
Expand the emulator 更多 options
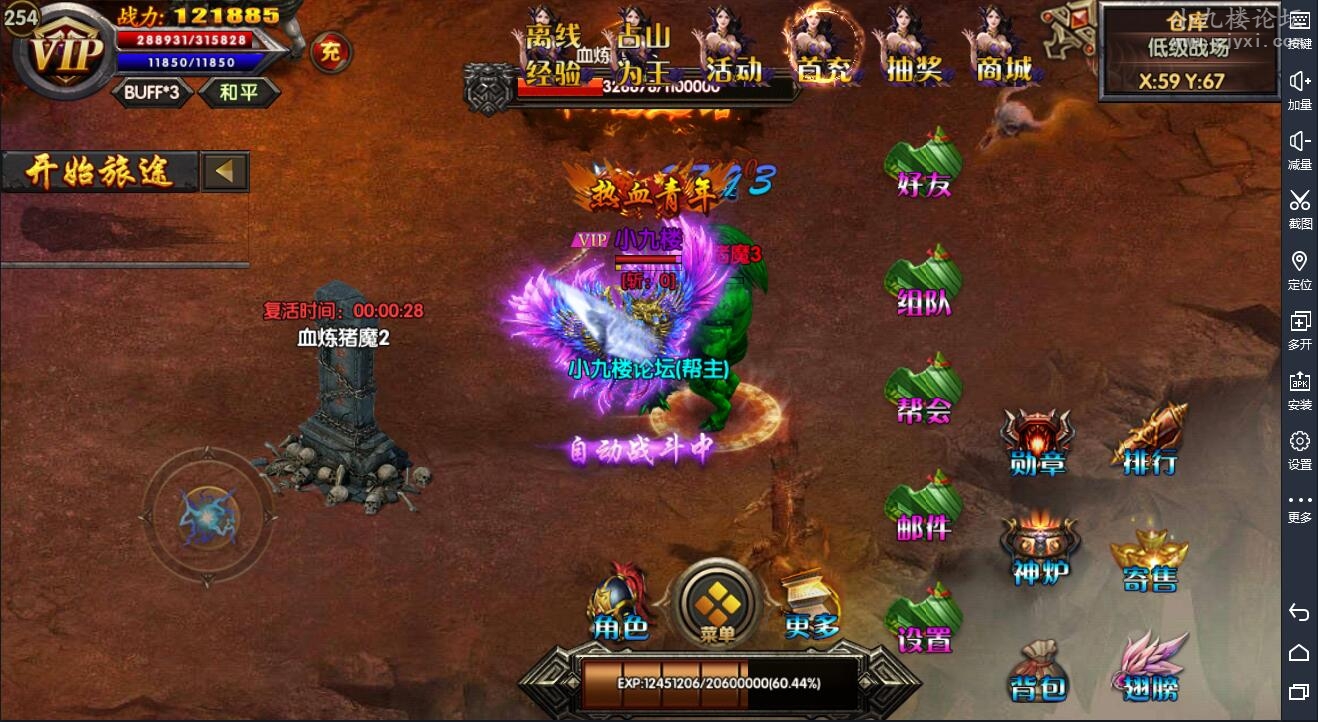[1300, 505]
